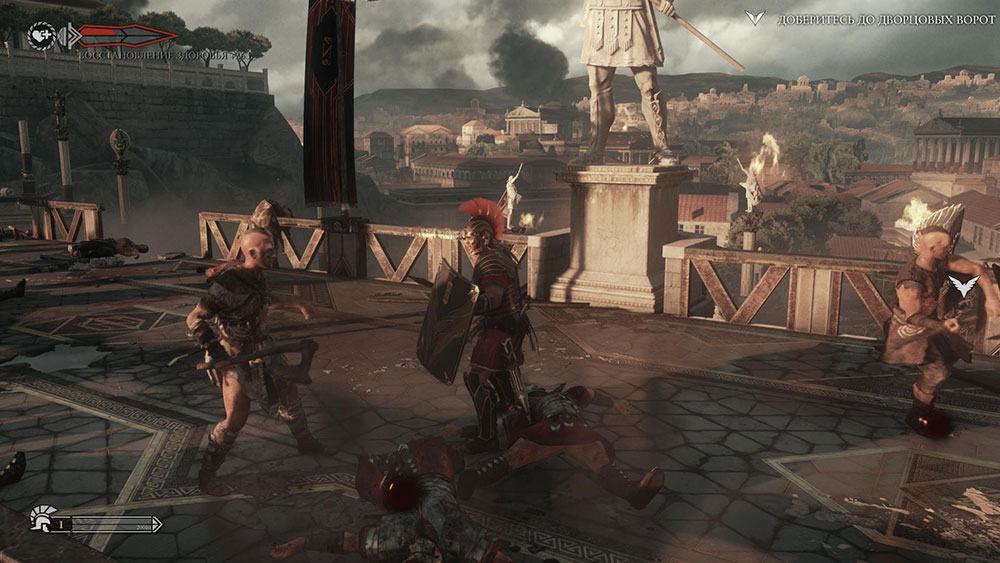The image size is (1000, 563).
Task: Click the eagle emblem beside the objective text
Action: [758, 18]
